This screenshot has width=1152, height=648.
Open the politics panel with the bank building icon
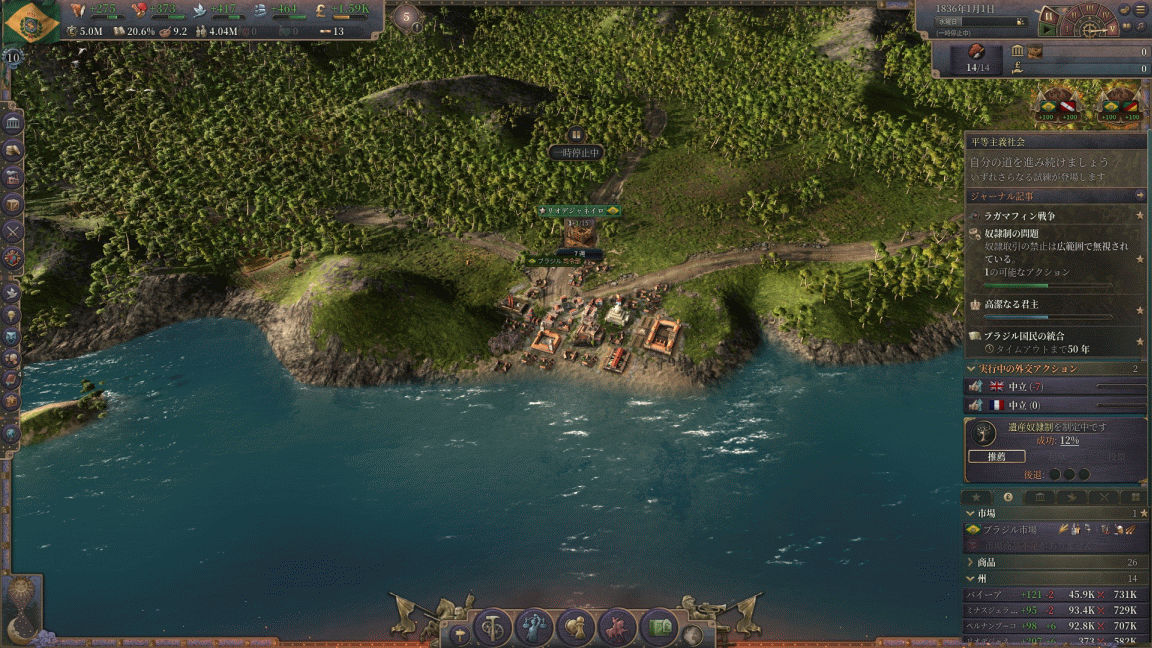pyautogui.click(x=14, y=123)
